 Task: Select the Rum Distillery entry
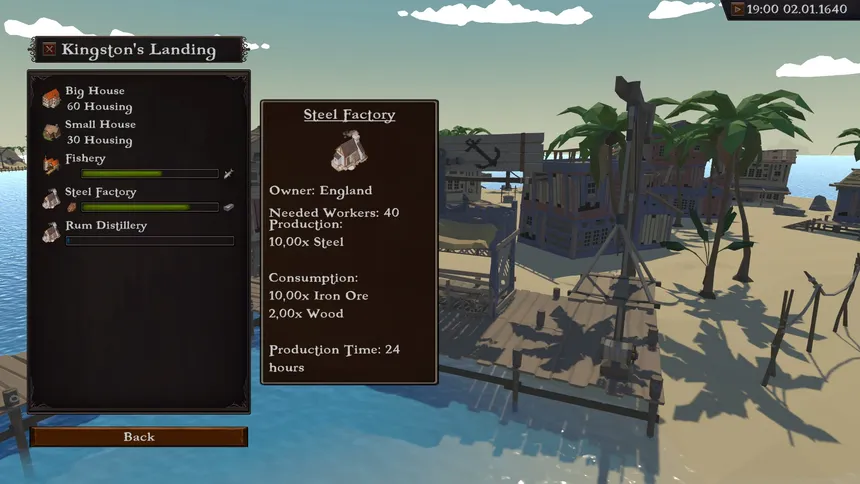click(139, 232)
